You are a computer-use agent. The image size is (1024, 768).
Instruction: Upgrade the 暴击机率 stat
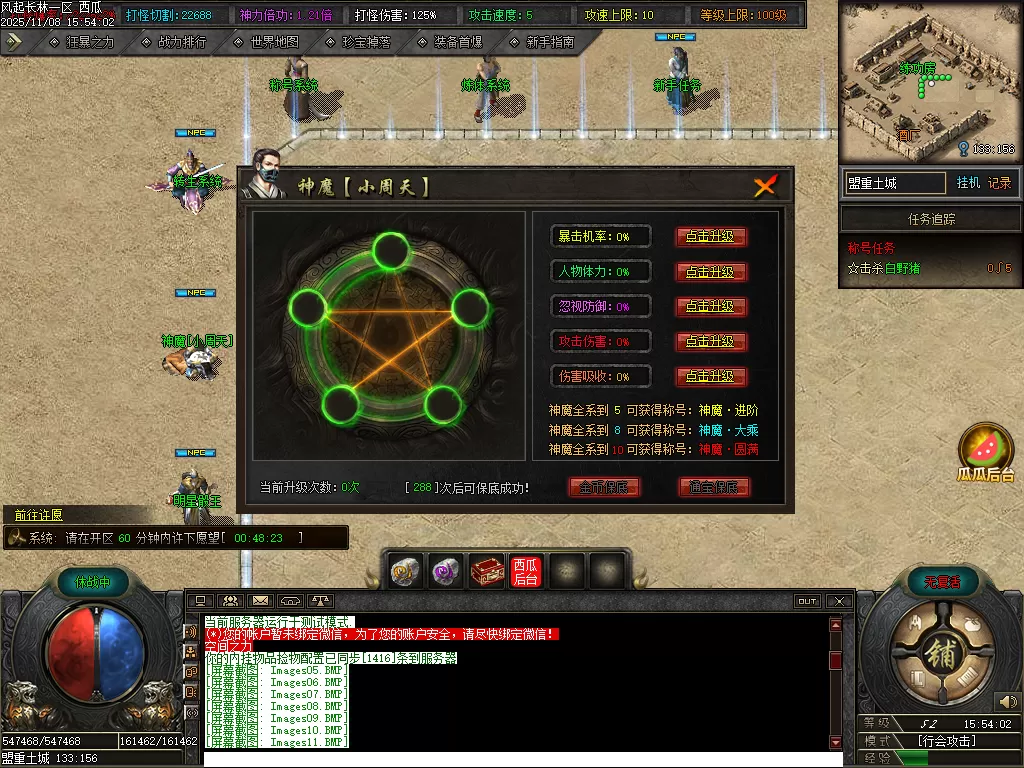coord(711,237)
